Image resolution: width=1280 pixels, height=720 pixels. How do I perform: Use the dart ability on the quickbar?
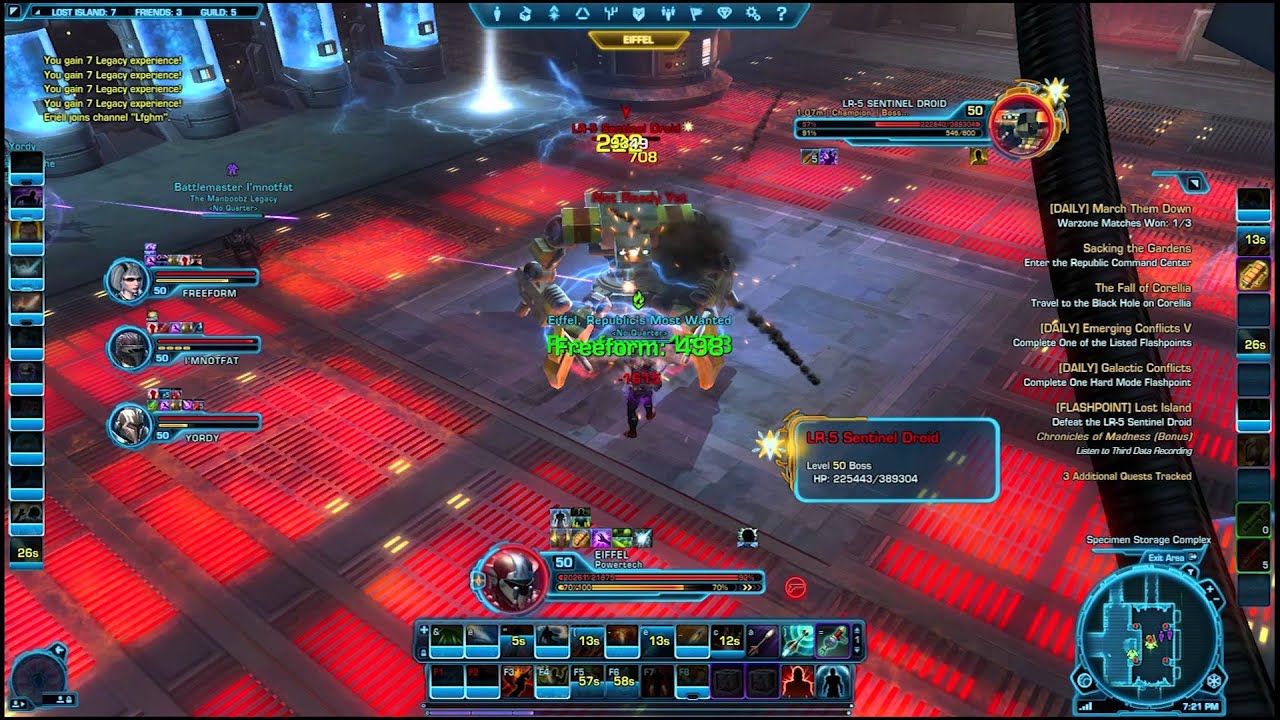(x=761, y=640)
